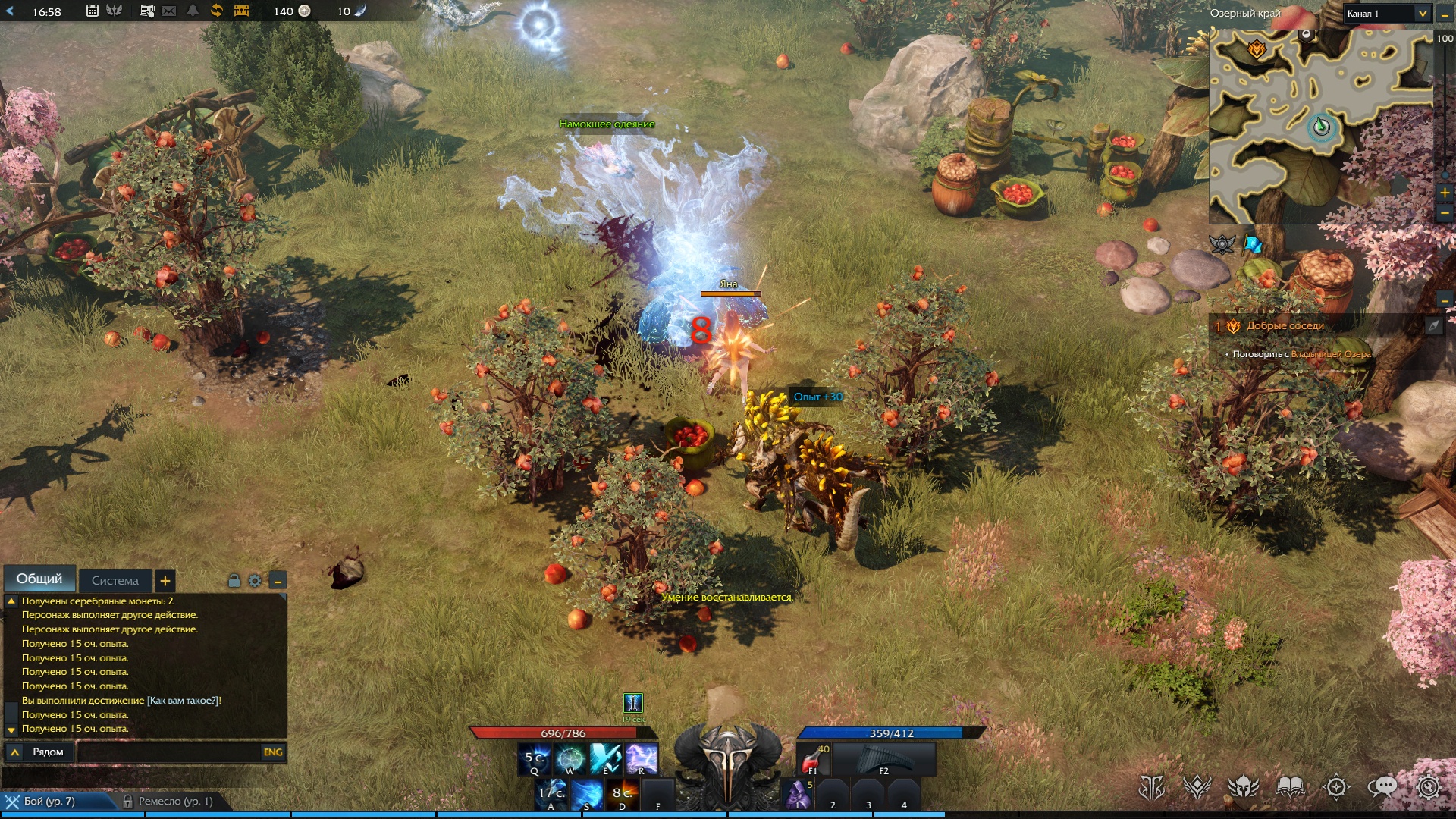Open the book journal menu icon
The width and height of the screenshot is (1456, 819).
(1290, 787)
